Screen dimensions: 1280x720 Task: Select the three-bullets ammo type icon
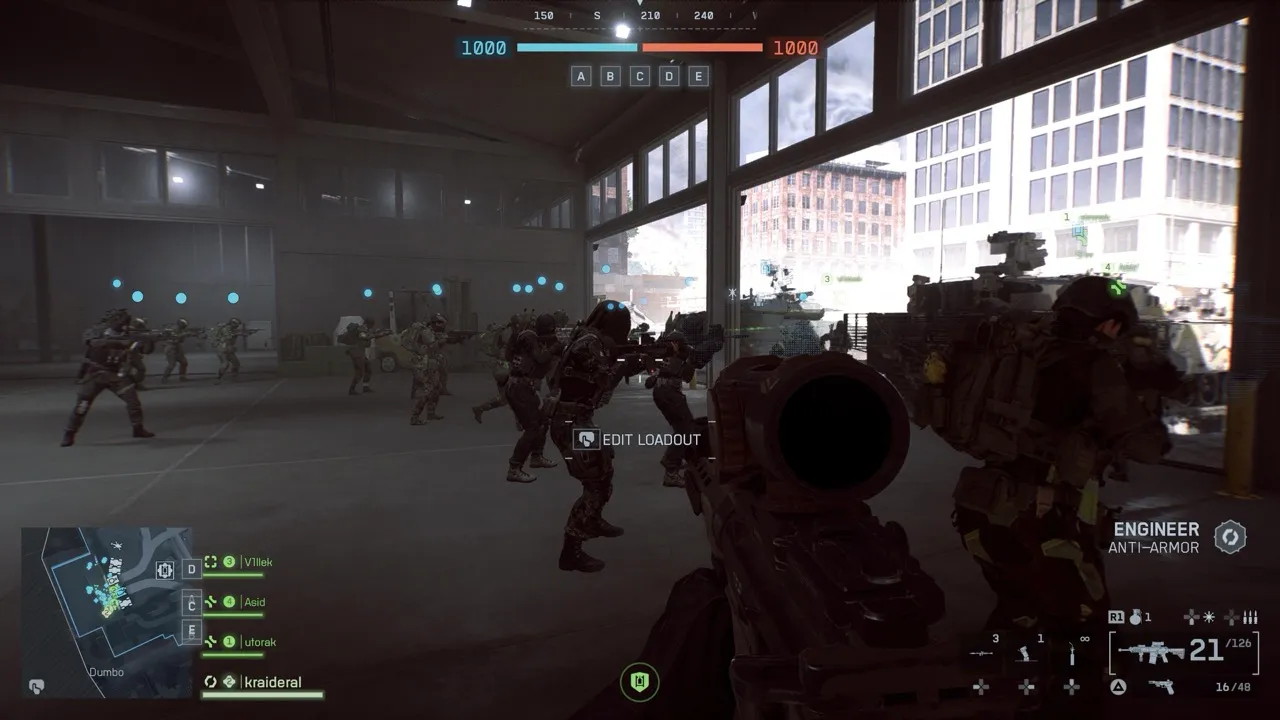click(x=1249, y=618)
